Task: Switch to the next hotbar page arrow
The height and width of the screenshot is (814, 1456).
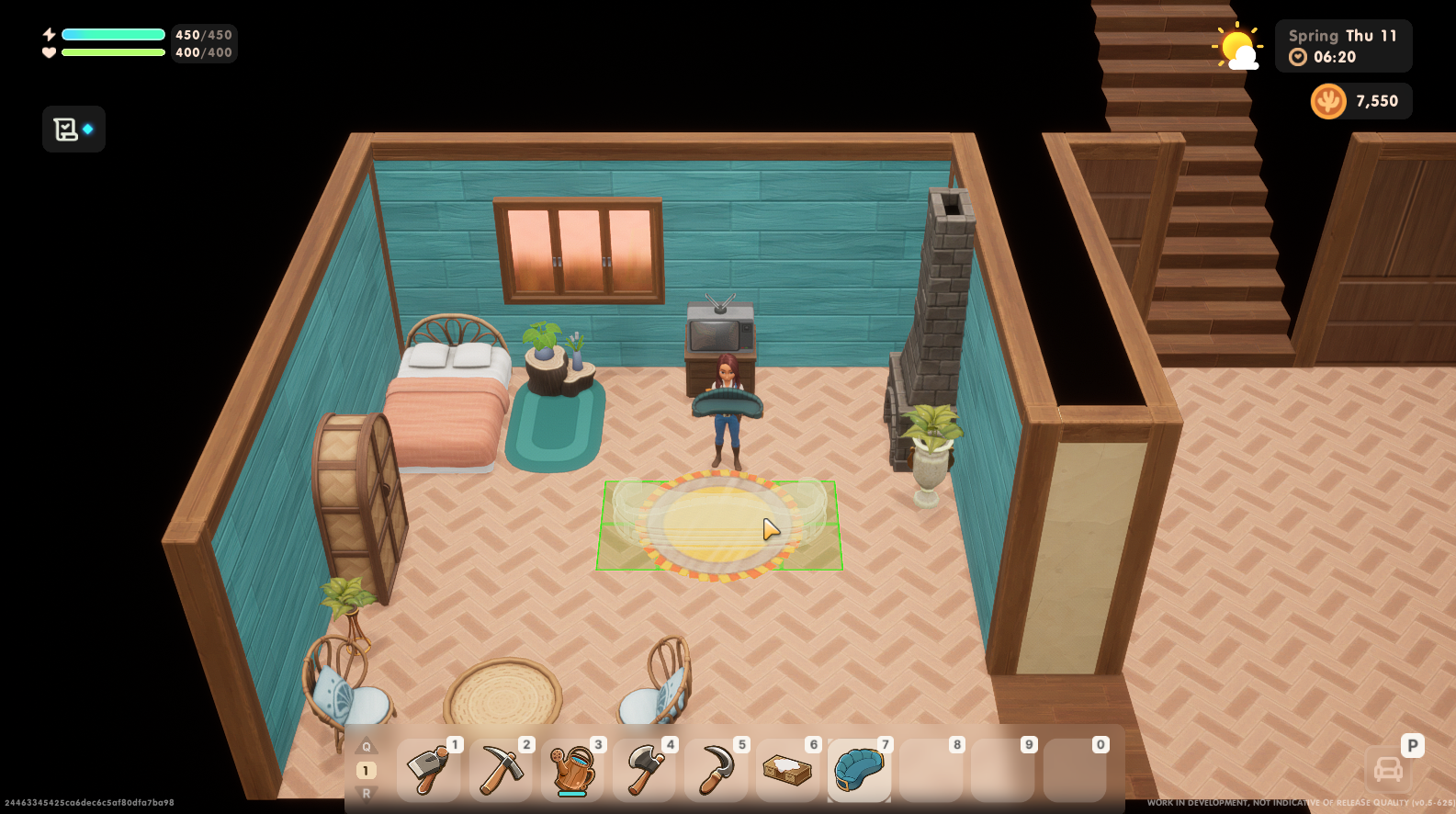Action: tap(367, 793)
